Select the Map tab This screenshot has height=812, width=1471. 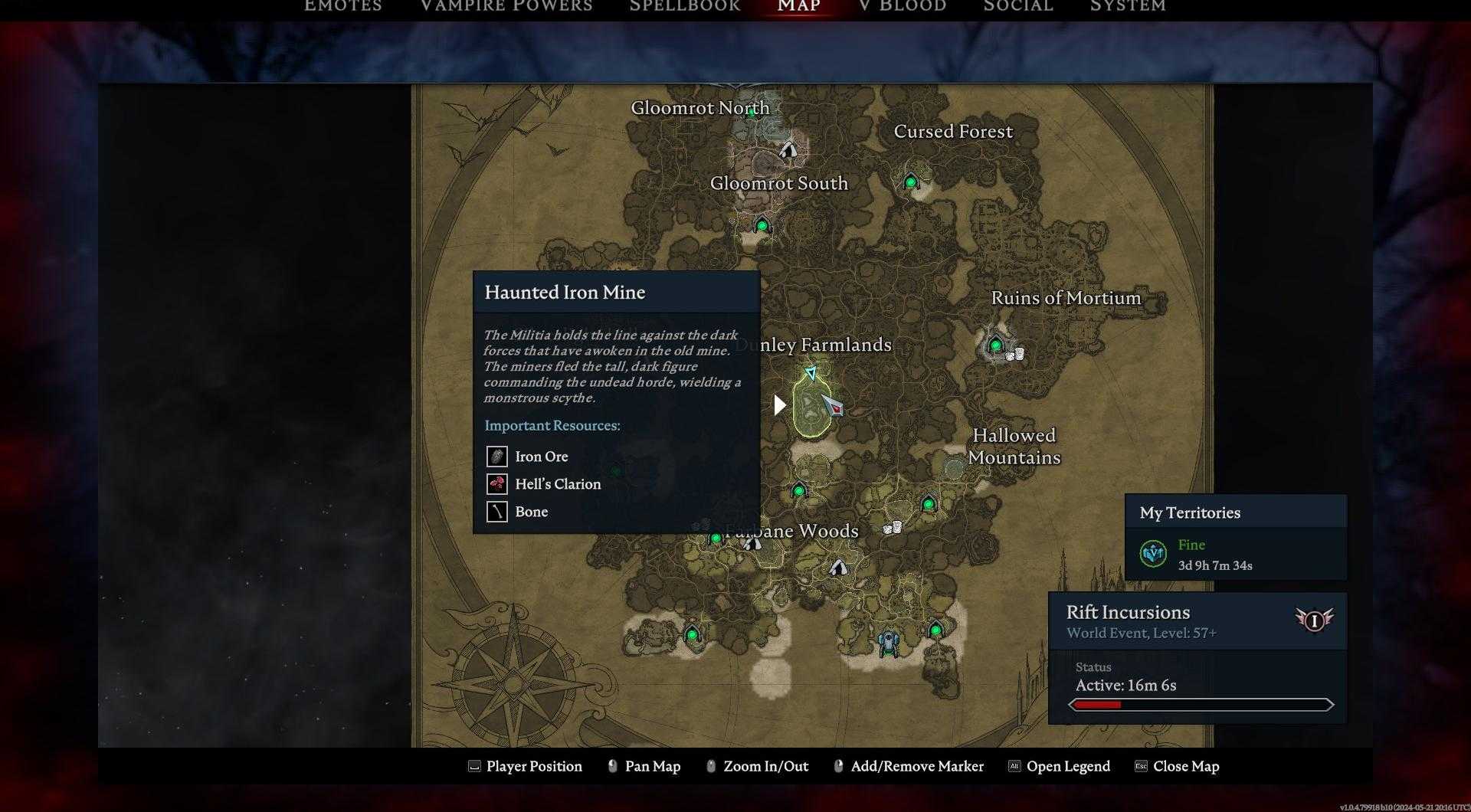(798, 6)
